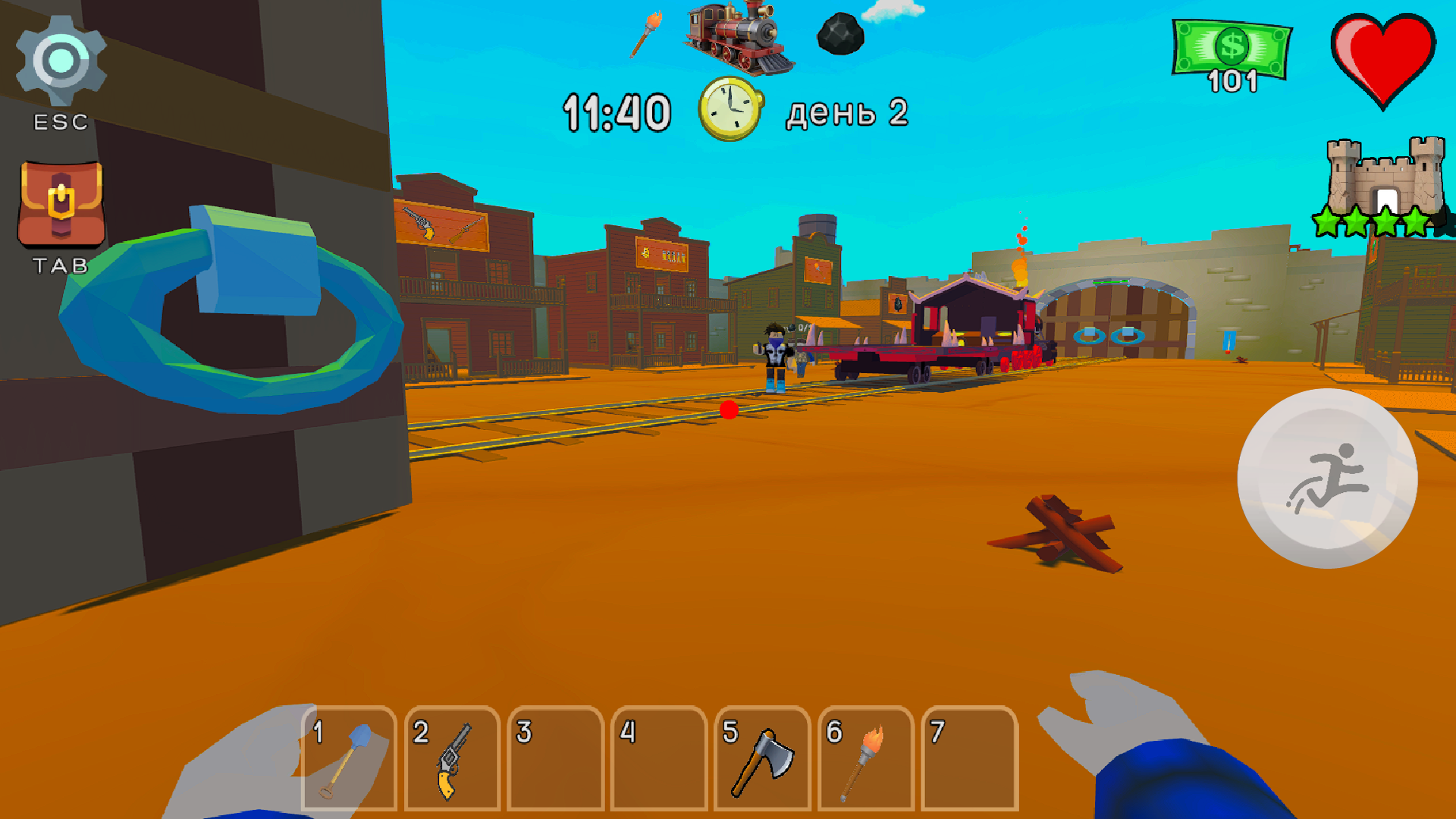Tap the money counter showing 101
Image resolution: width=1456 pixels, height=819 pixels.
(x=1232, y=53)
